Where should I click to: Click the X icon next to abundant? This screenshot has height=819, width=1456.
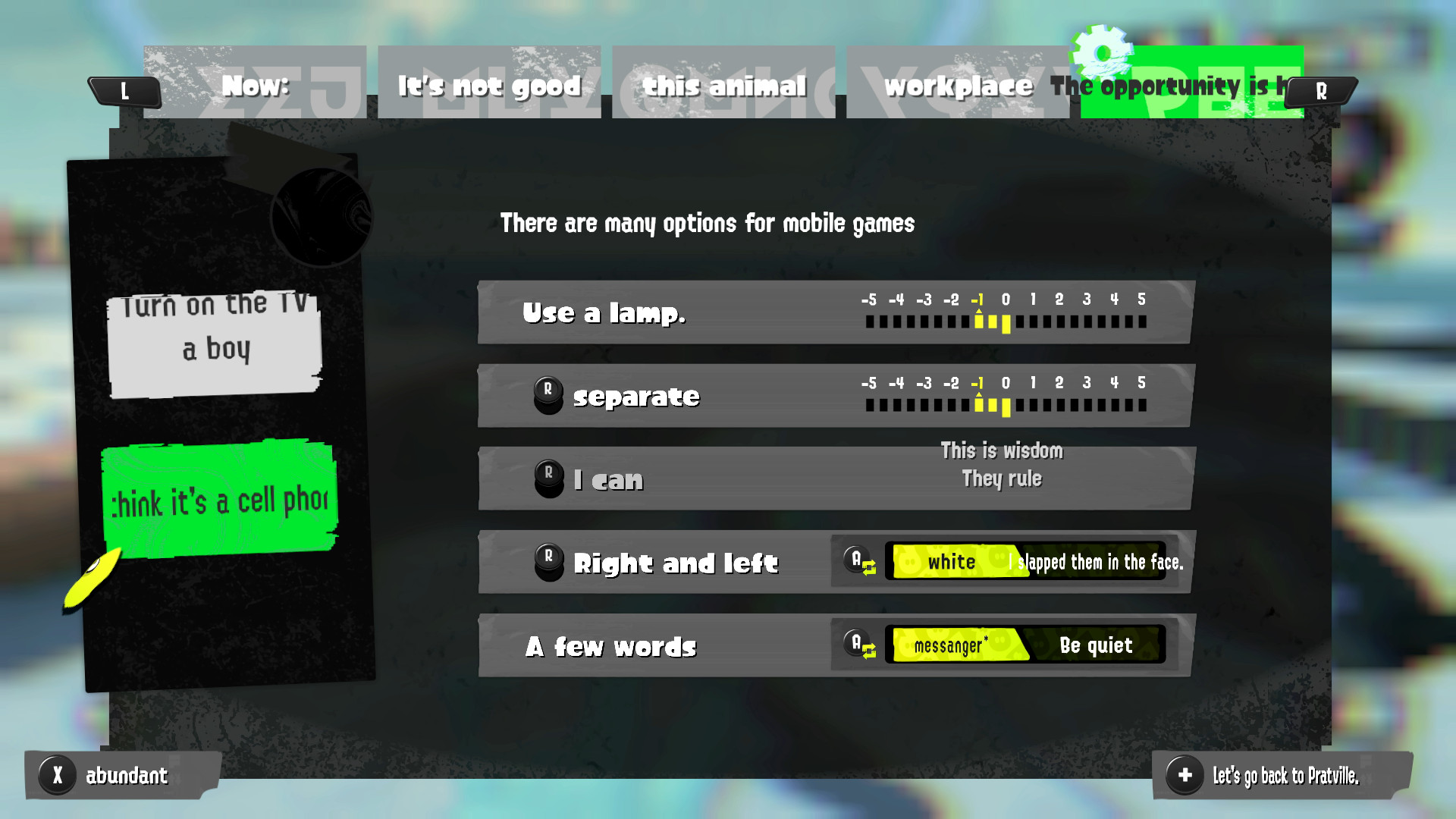[57, 775]
